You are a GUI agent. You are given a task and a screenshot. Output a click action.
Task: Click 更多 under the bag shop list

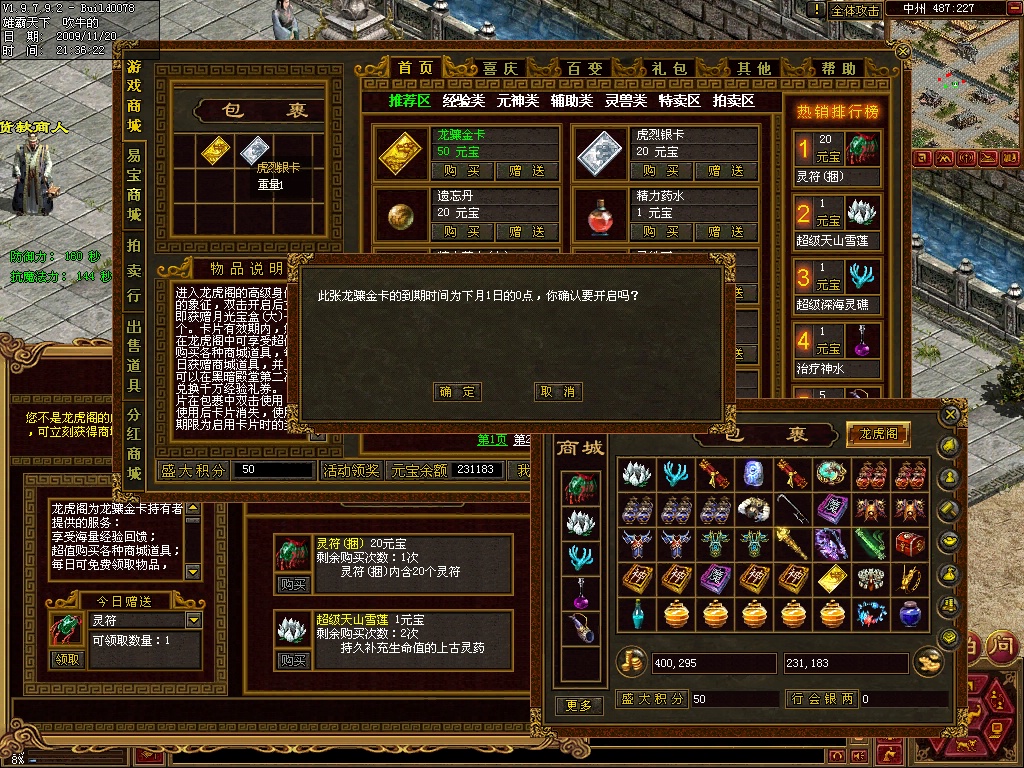pyautogui.click(x=579, y=705)
